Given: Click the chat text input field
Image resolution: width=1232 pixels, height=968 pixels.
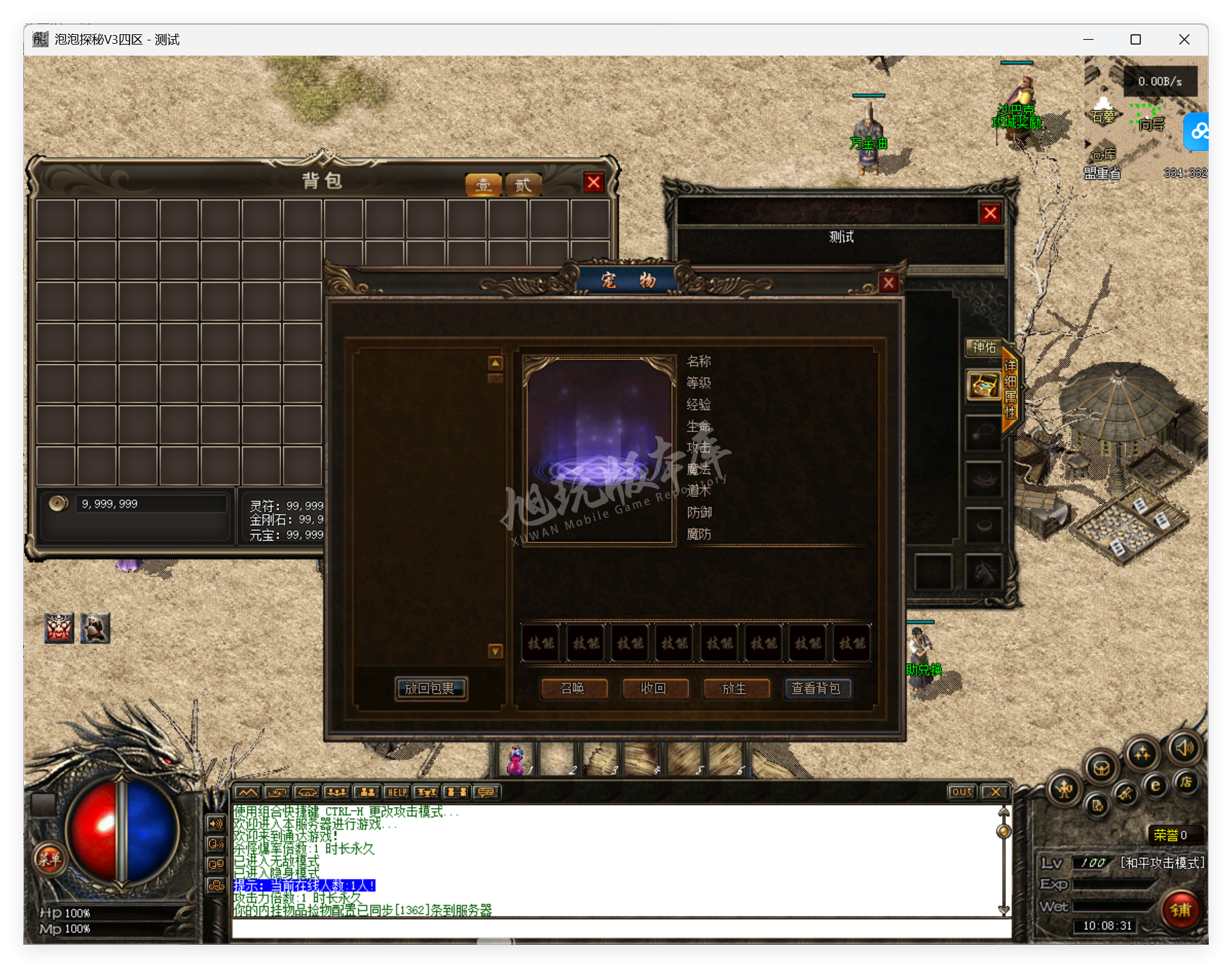Looking at the screenshot, I should coord(621,928).
